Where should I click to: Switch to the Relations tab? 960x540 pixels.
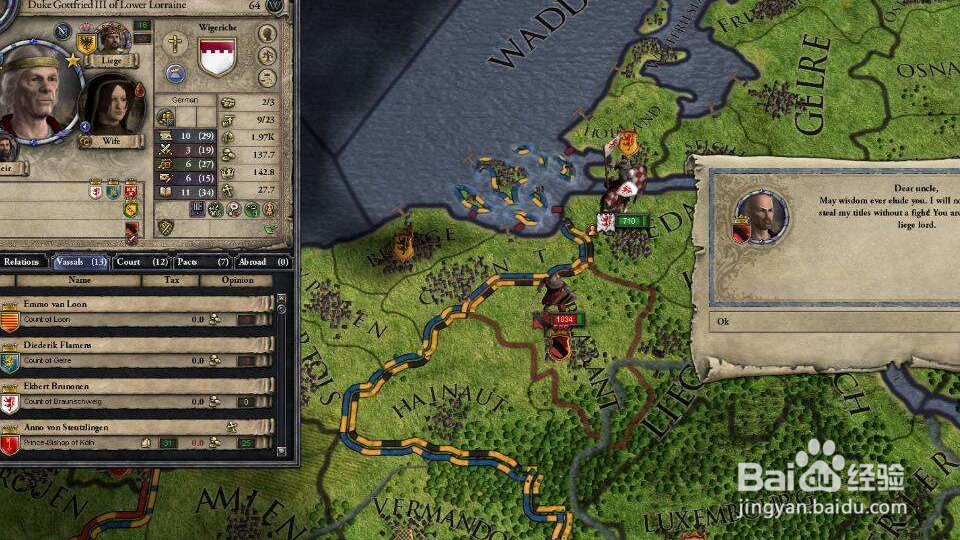[21, 262]
